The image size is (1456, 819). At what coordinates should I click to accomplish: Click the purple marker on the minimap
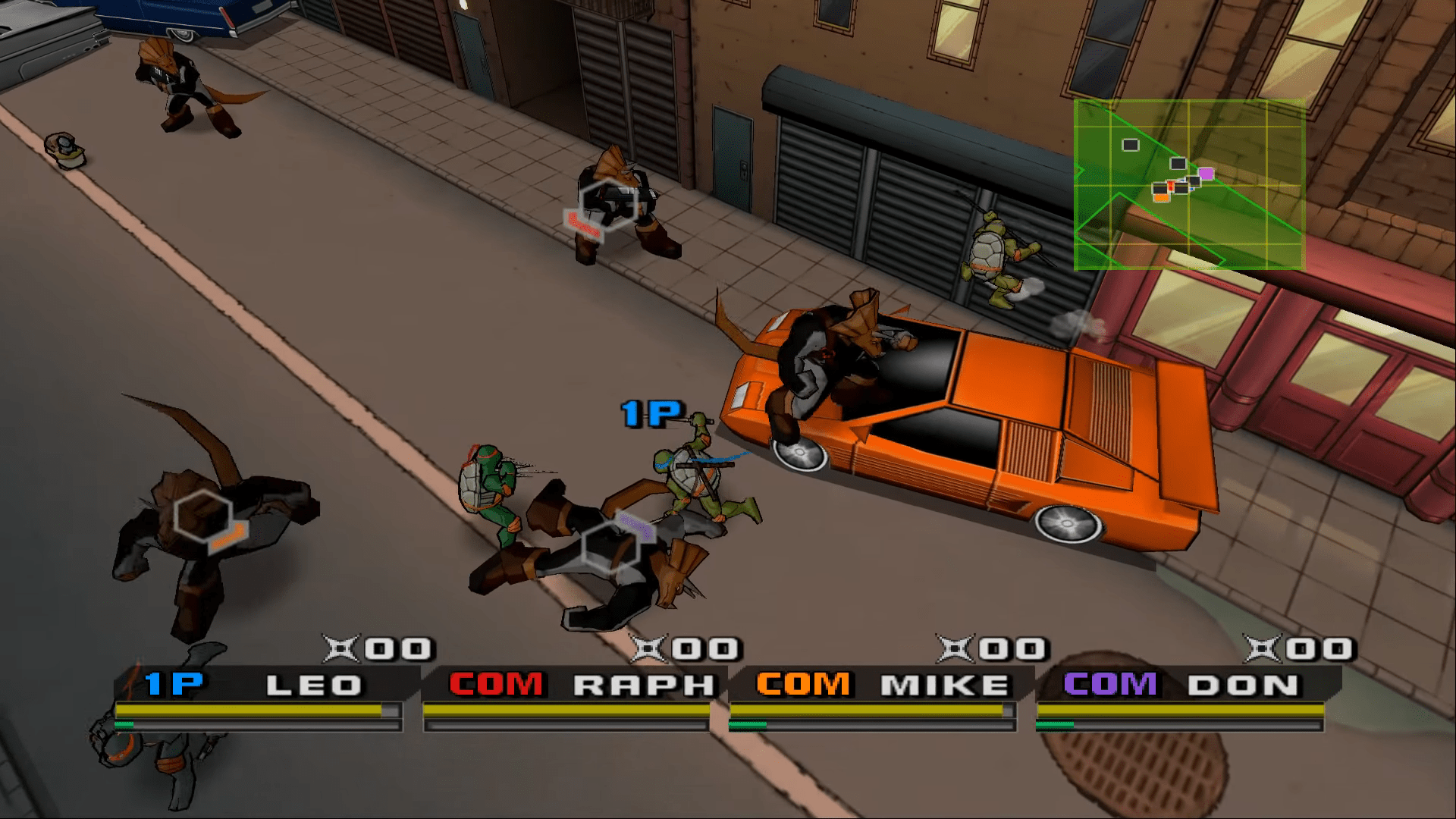click(x=1206, y=174)
